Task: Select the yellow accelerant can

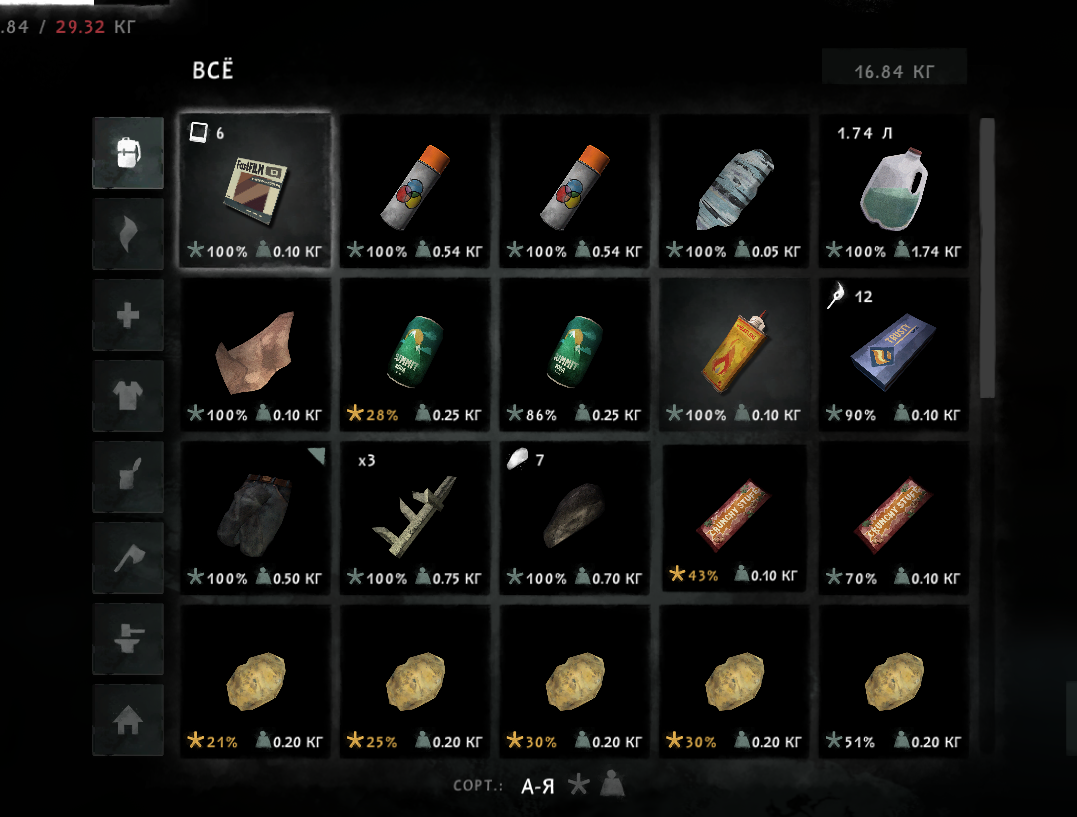Action: click(734, 354)
